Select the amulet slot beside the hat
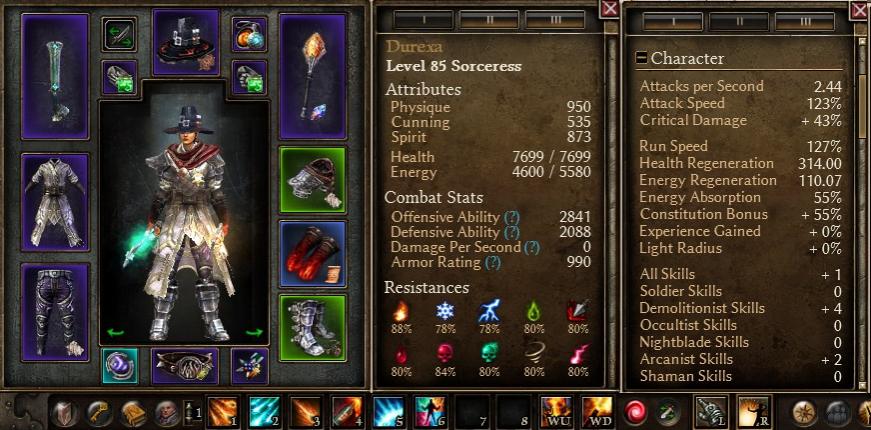This screenshot has width=871, height=430. (249, 34)
